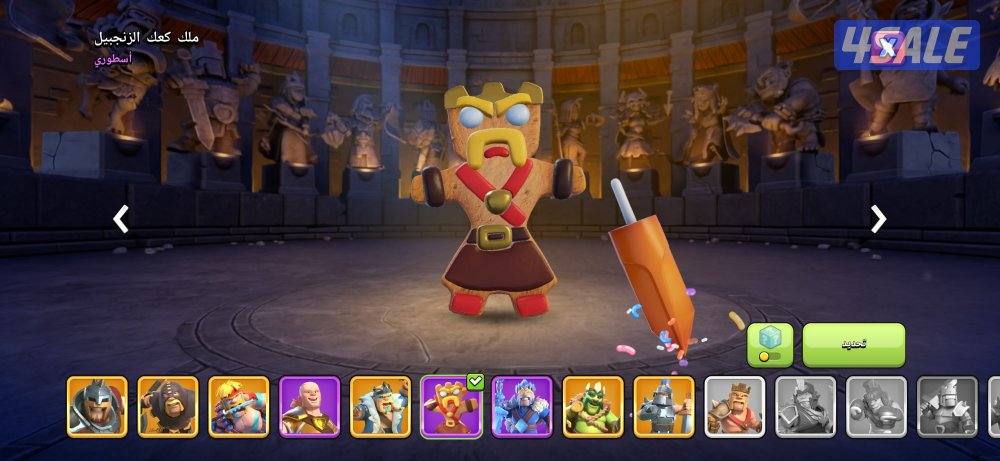
Task: Pick the blonde beach king skin
Action: pos(239,407)
